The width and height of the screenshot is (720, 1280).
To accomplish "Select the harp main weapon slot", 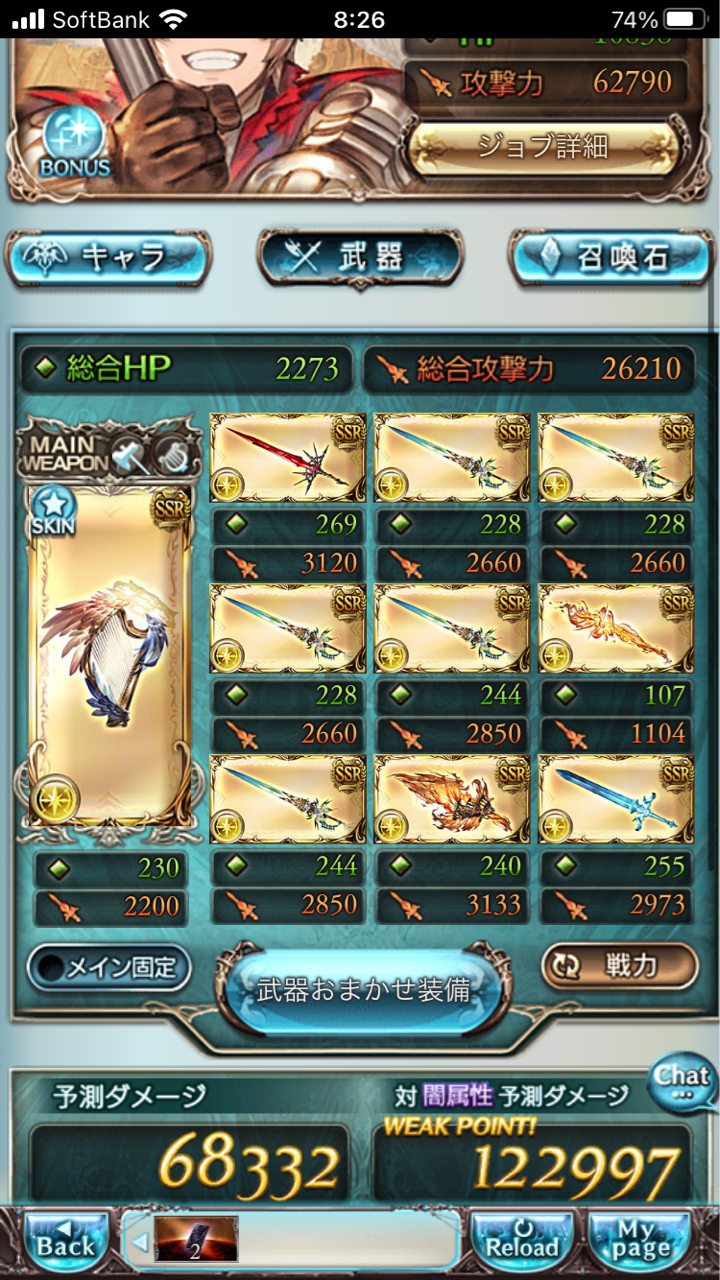I will tap(110, 655).
